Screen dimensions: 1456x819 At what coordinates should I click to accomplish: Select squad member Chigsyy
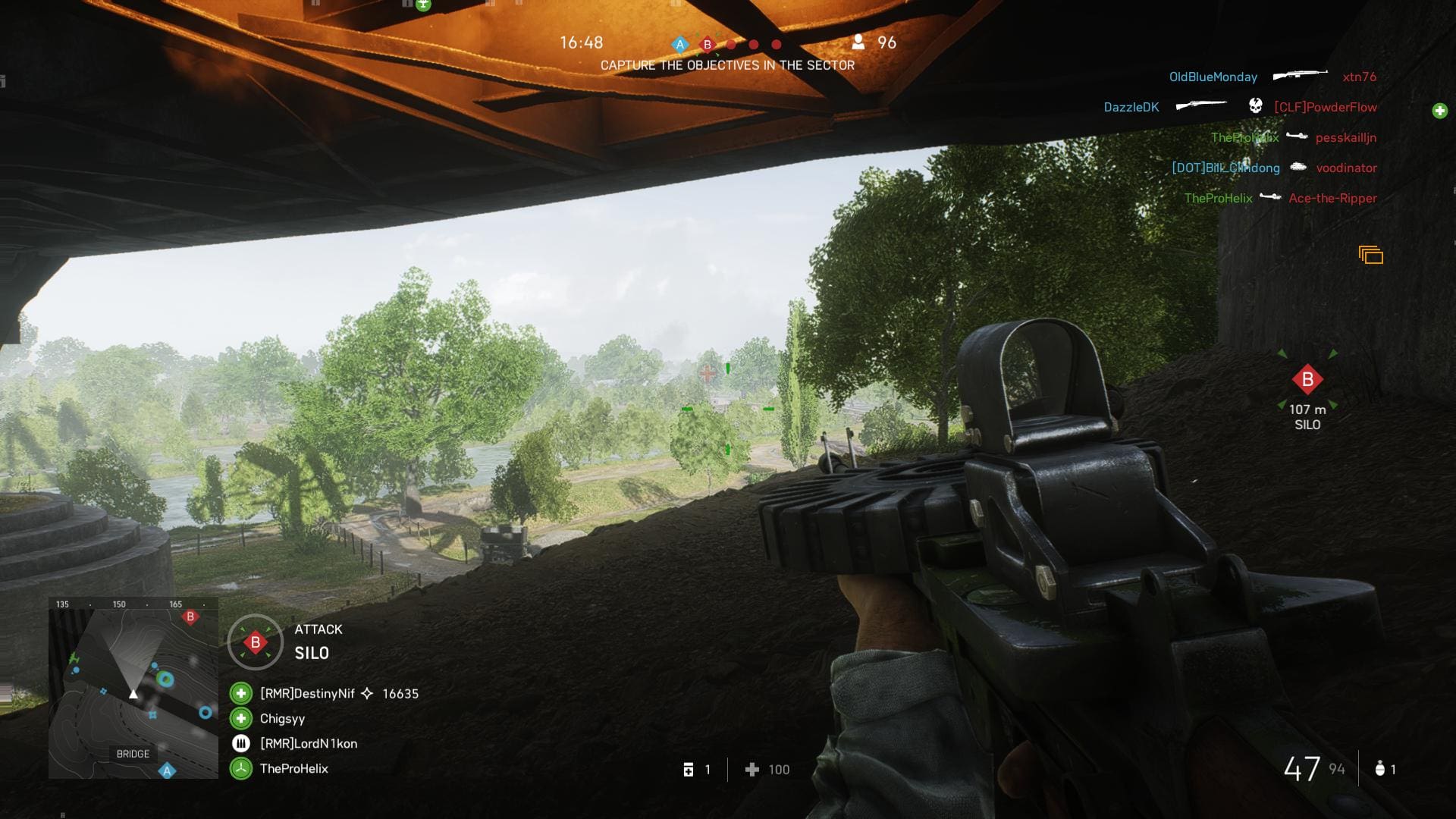282,718
